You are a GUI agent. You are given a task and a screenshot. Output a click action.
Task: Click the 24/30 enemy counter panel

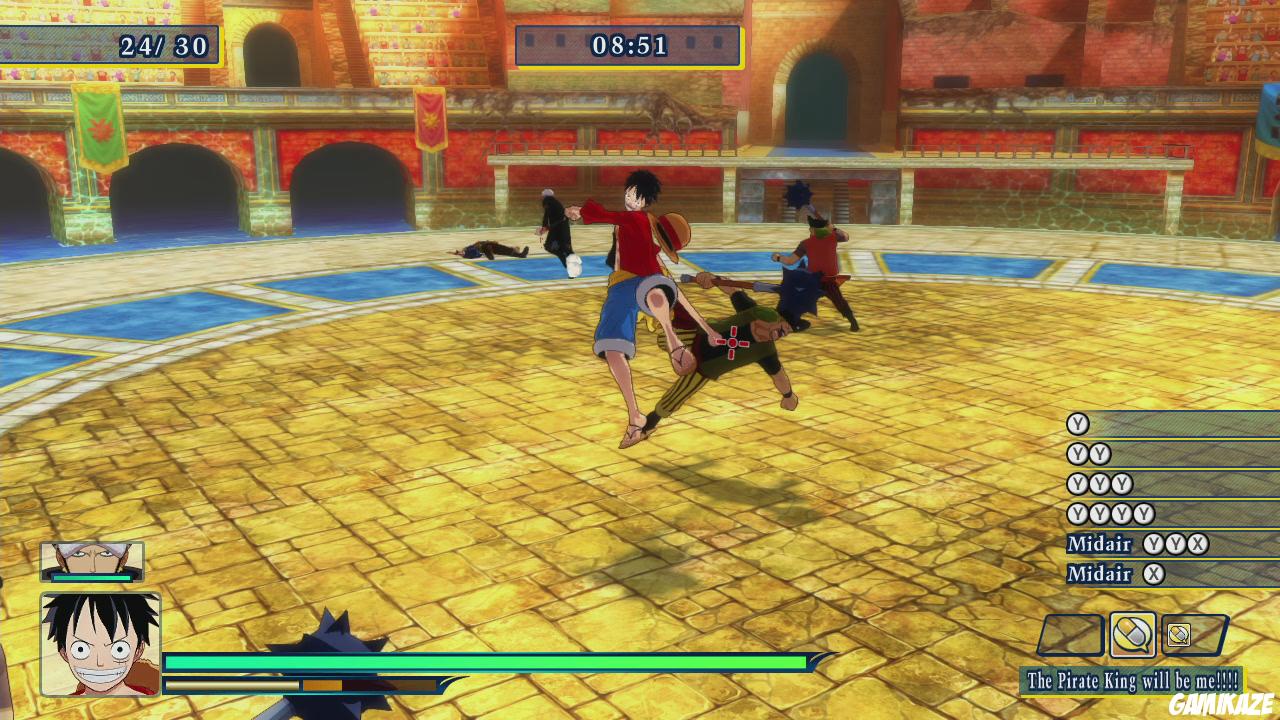[x=163, y=44]
